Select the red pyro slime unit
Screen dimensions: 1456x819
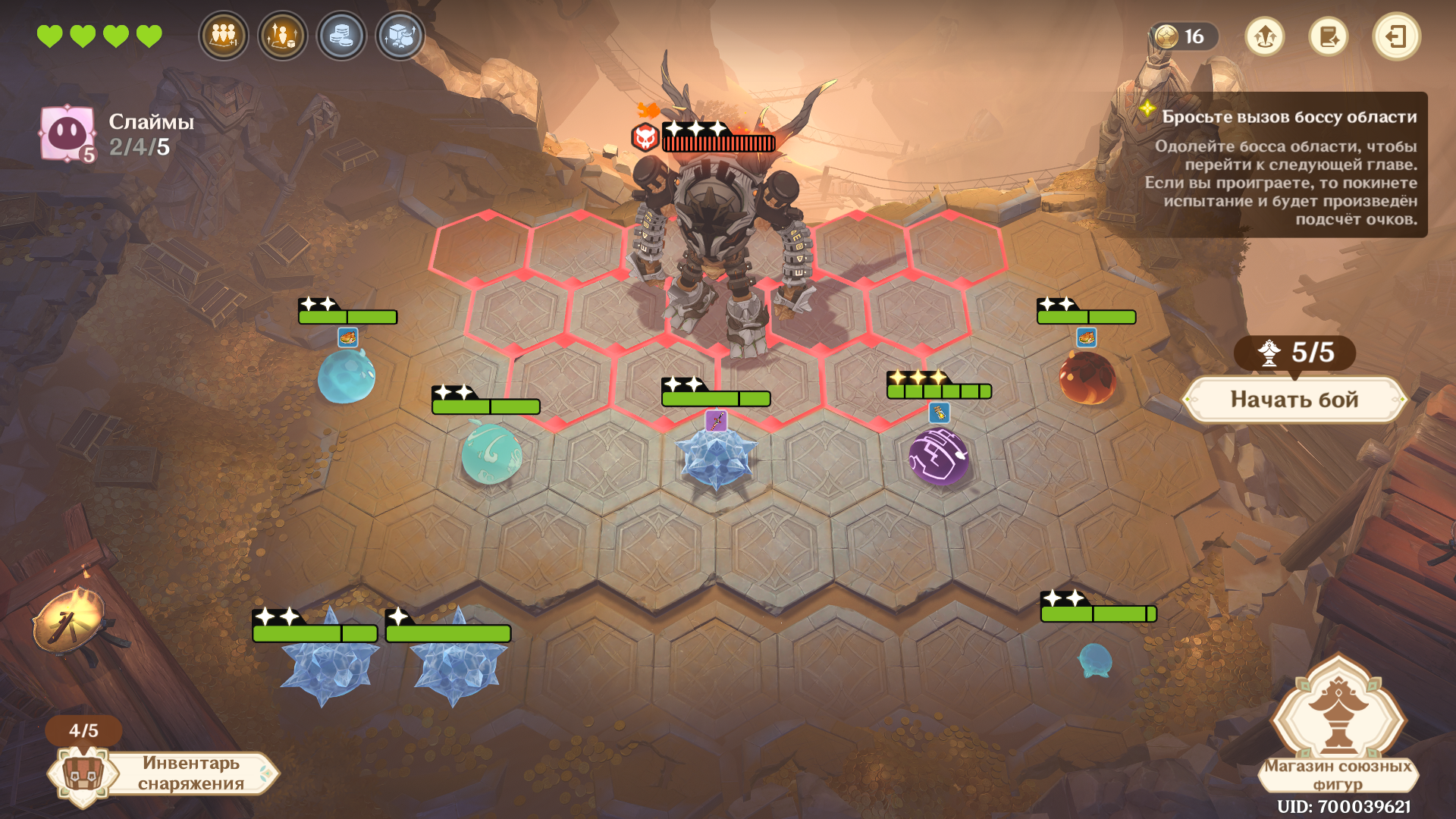1087,378
